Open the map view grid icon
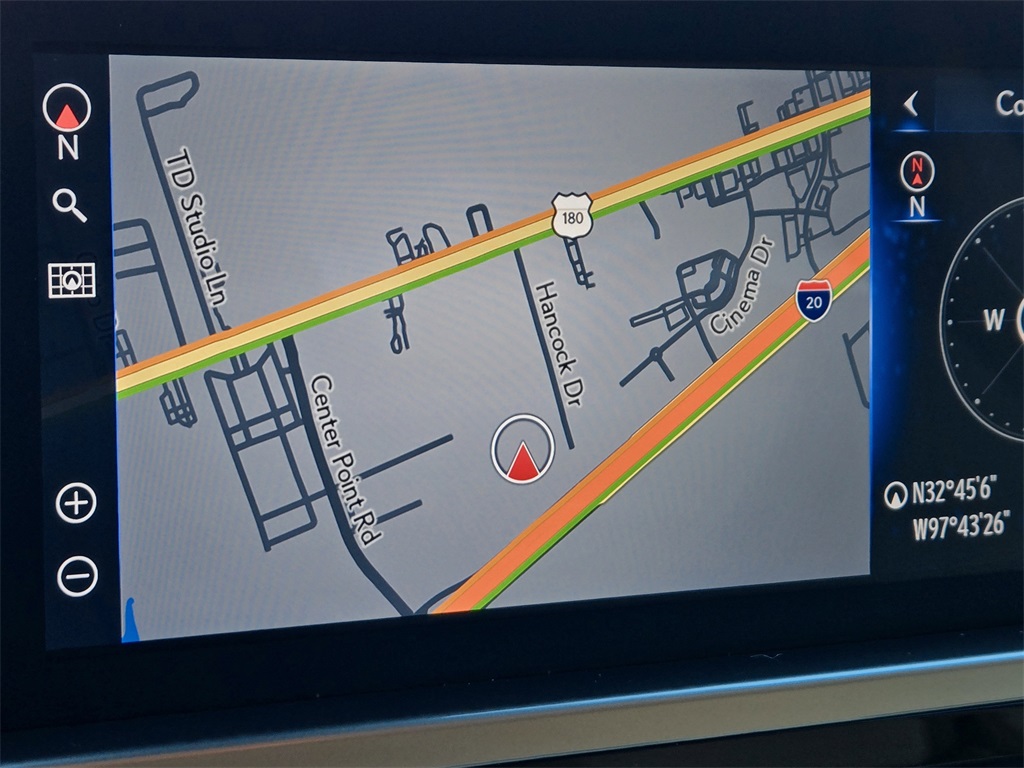The height and width of the screenshot is (768, 1024). [x=72, y=280]
